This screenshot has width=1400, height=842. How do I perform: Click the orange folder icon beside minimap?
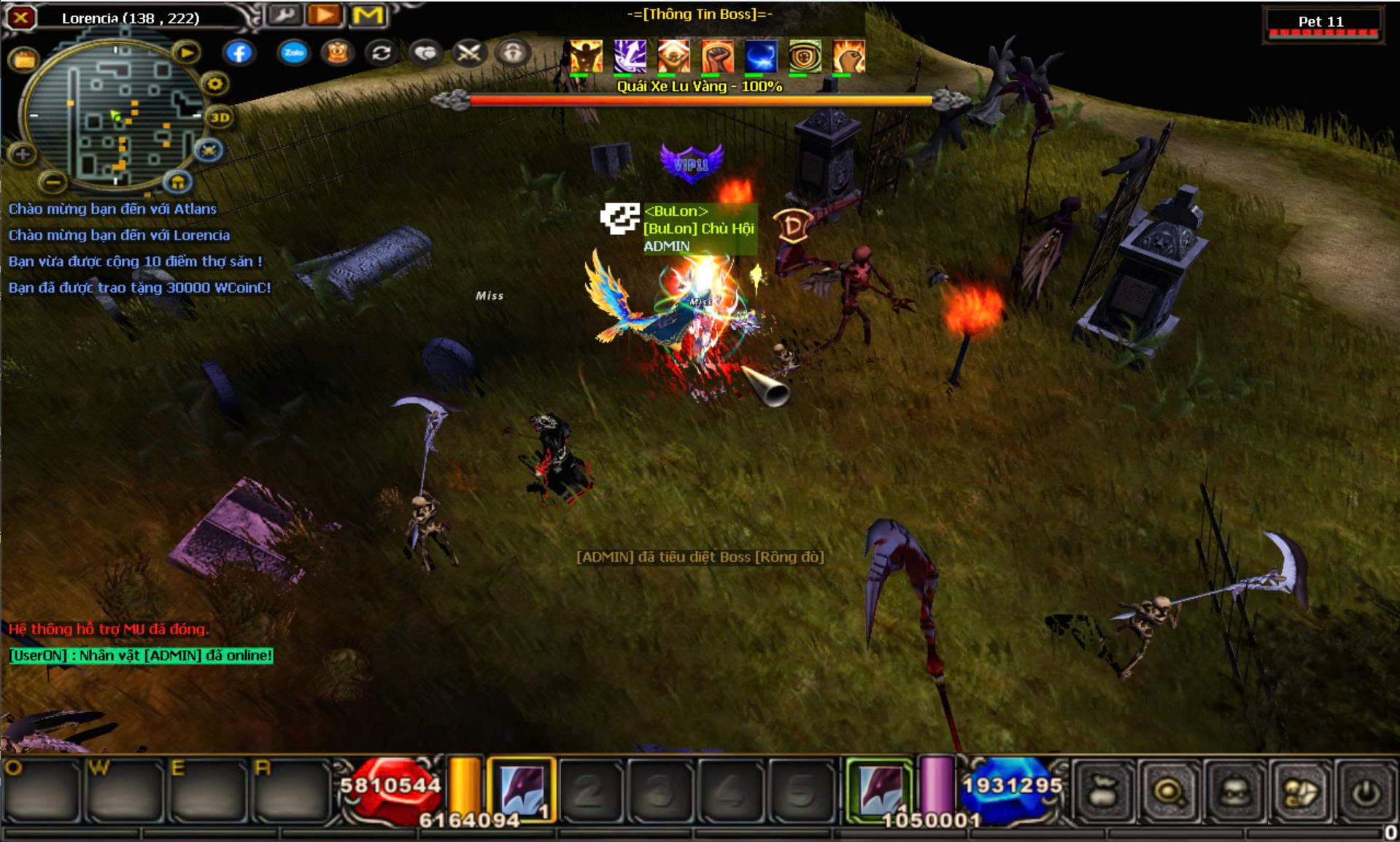click(x=24, y=60)
